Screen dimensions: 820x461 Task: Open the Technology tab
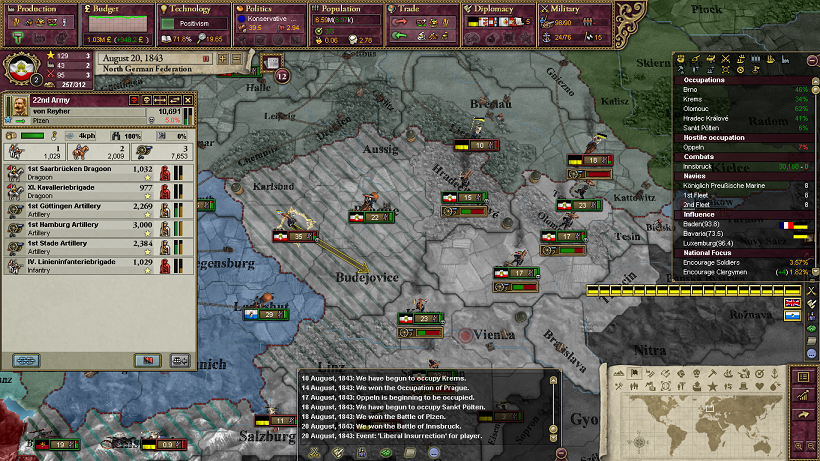tap(194, 9)
